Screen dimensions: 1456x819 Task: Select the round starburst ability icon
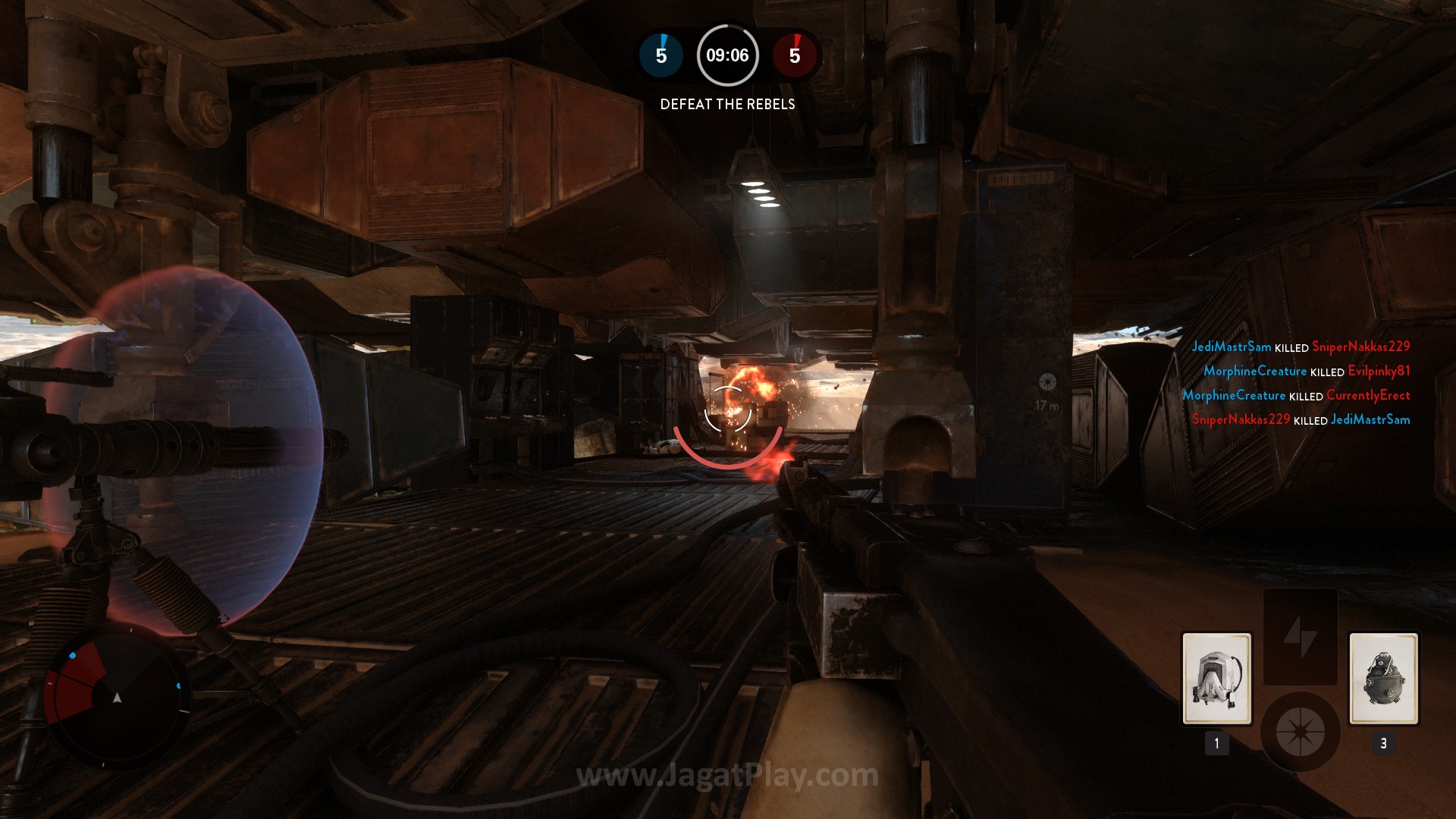[1300, 732]
